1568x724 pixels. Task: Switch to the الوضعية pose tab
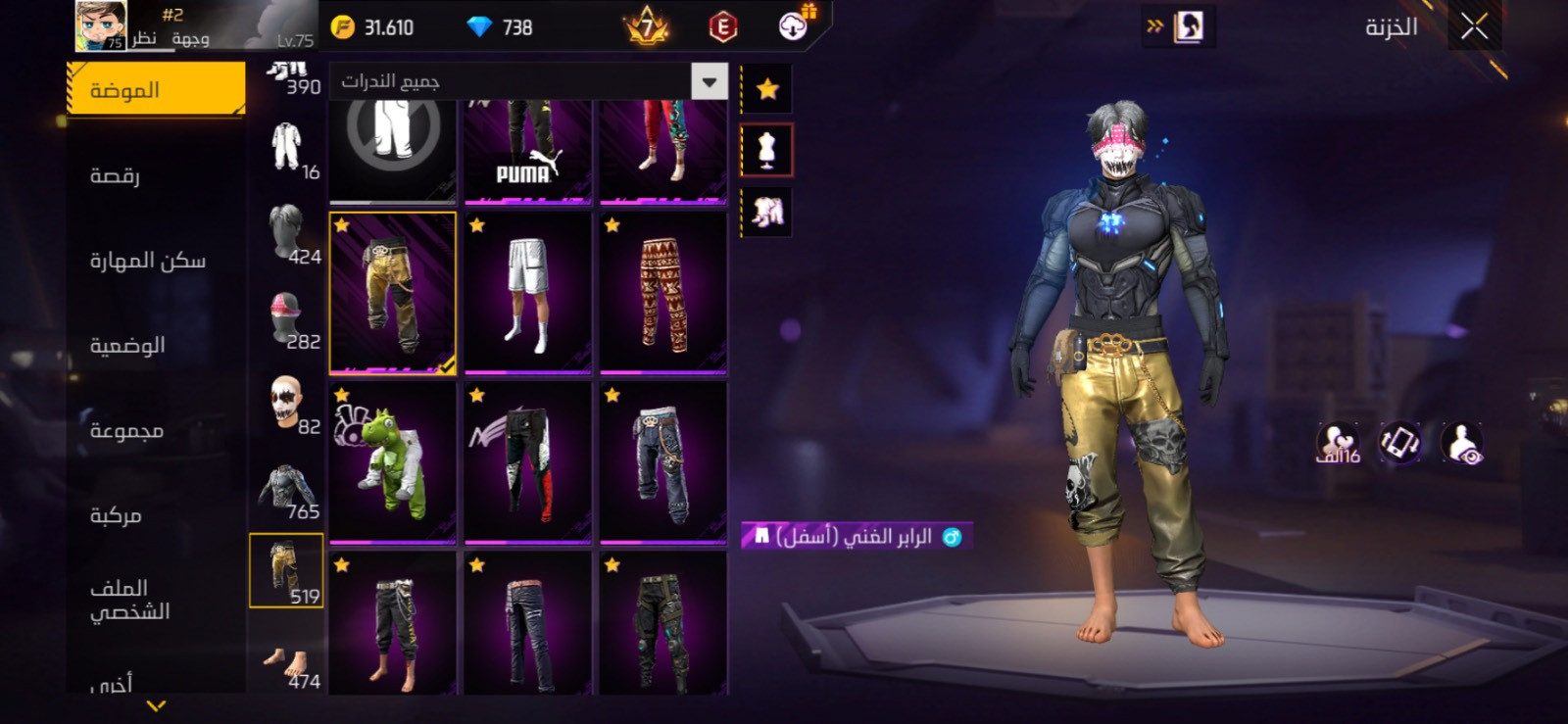click(x=128, y=345)
